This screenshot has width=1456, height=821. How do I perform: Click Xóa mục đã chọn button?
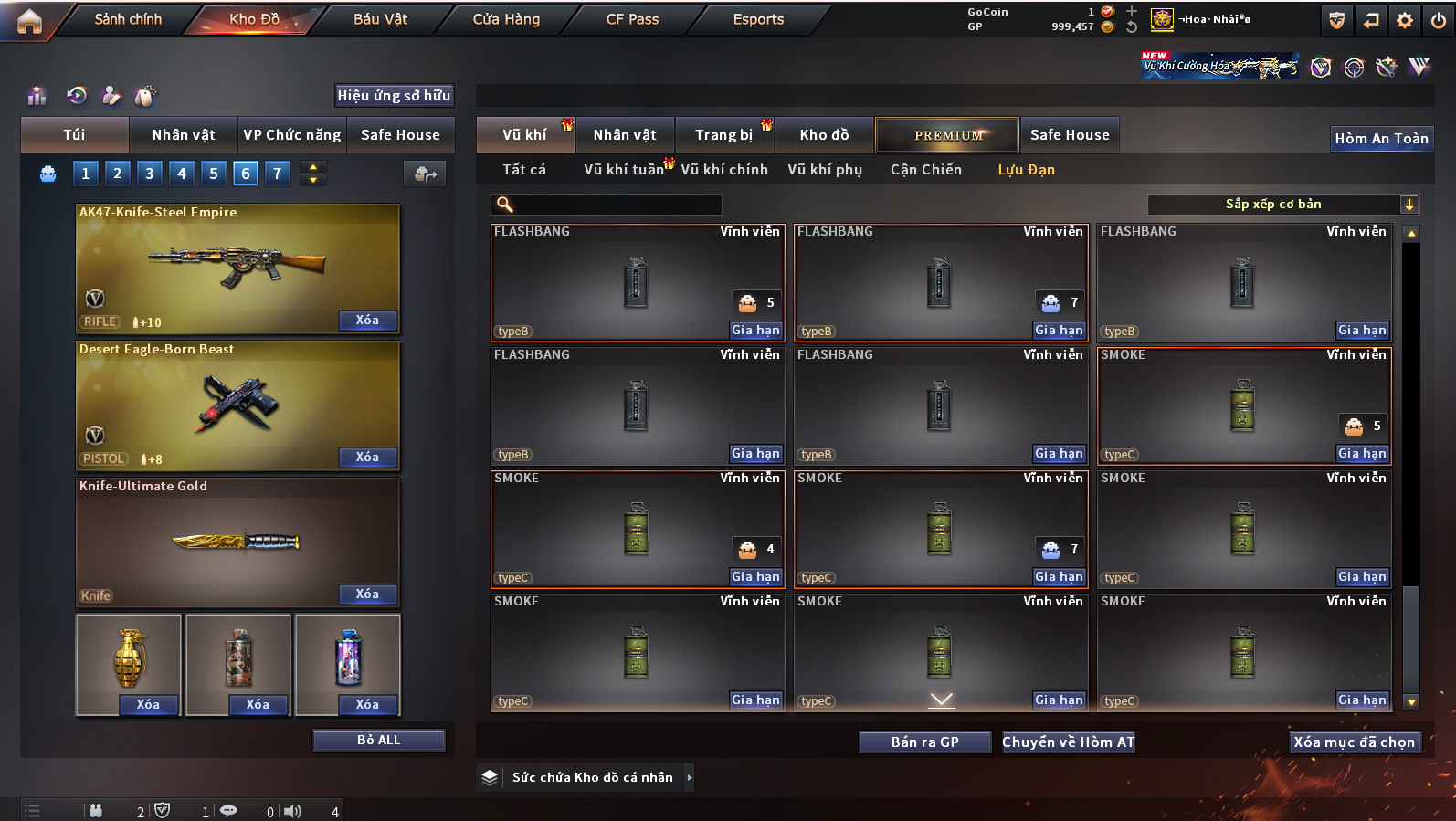pyautogui.click(x=1354, y=742)
